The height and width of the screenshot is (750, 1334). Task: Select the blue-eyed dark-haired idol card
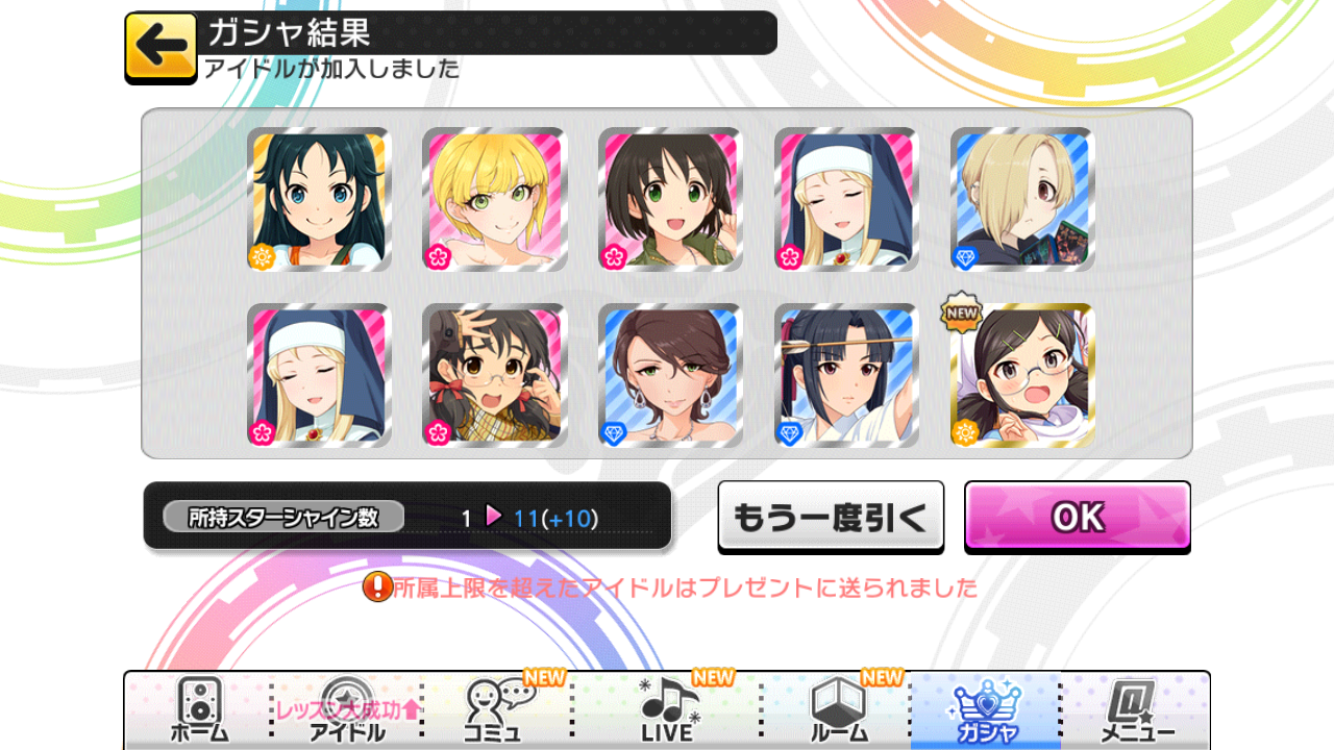(x=319, y=200)
